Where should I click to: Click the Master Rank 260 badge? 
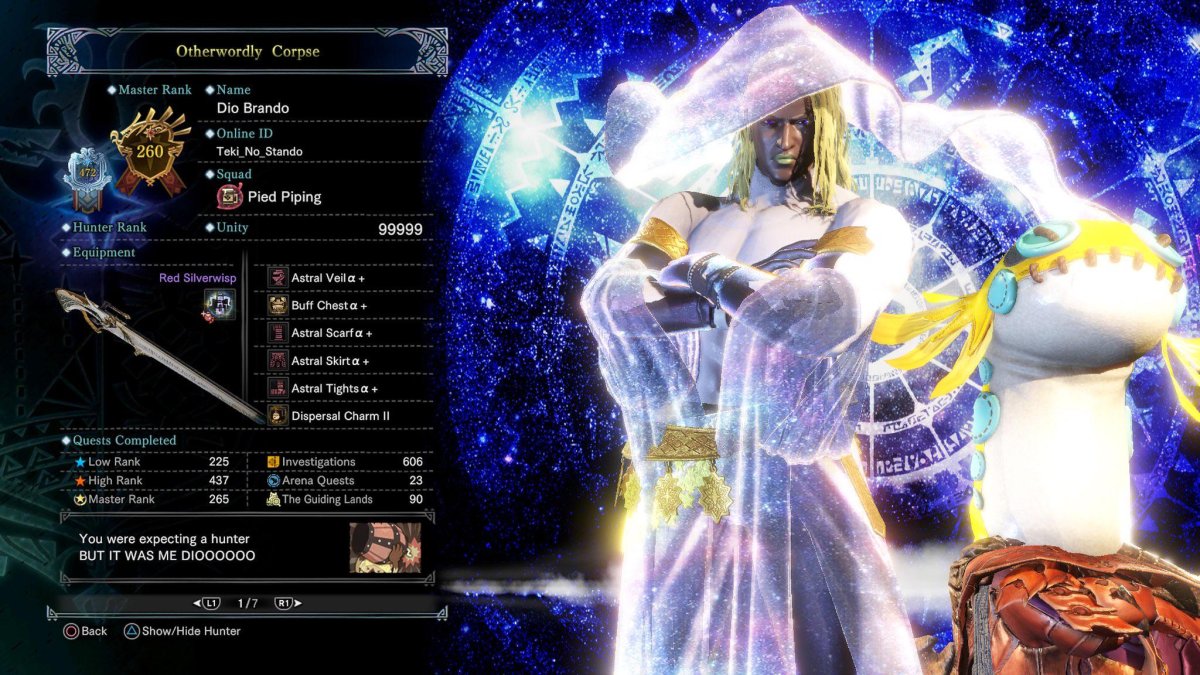[x=150, y=152]
